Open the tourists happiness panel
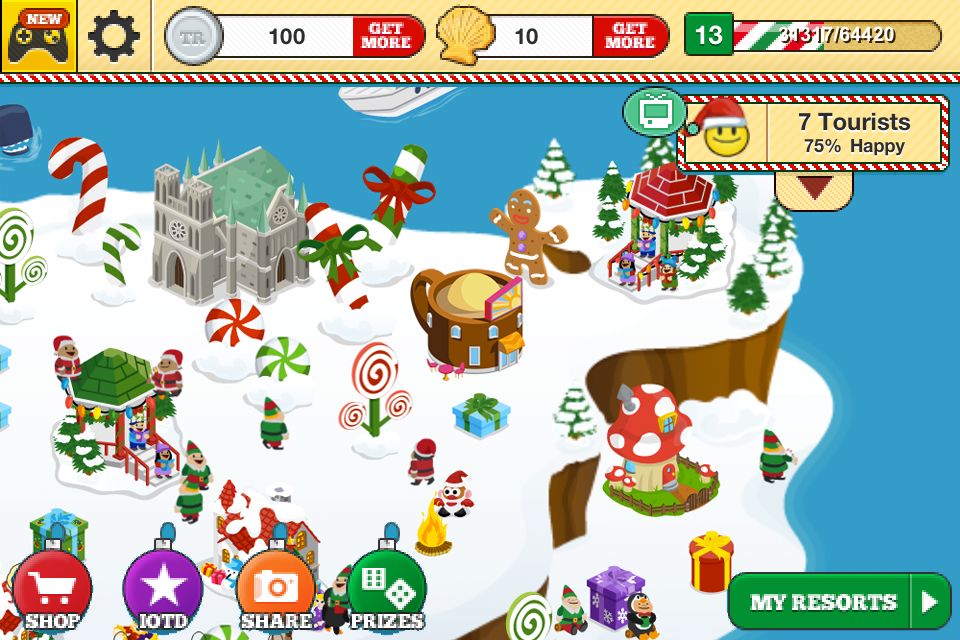The image size is (960, 640). [812, 133]
